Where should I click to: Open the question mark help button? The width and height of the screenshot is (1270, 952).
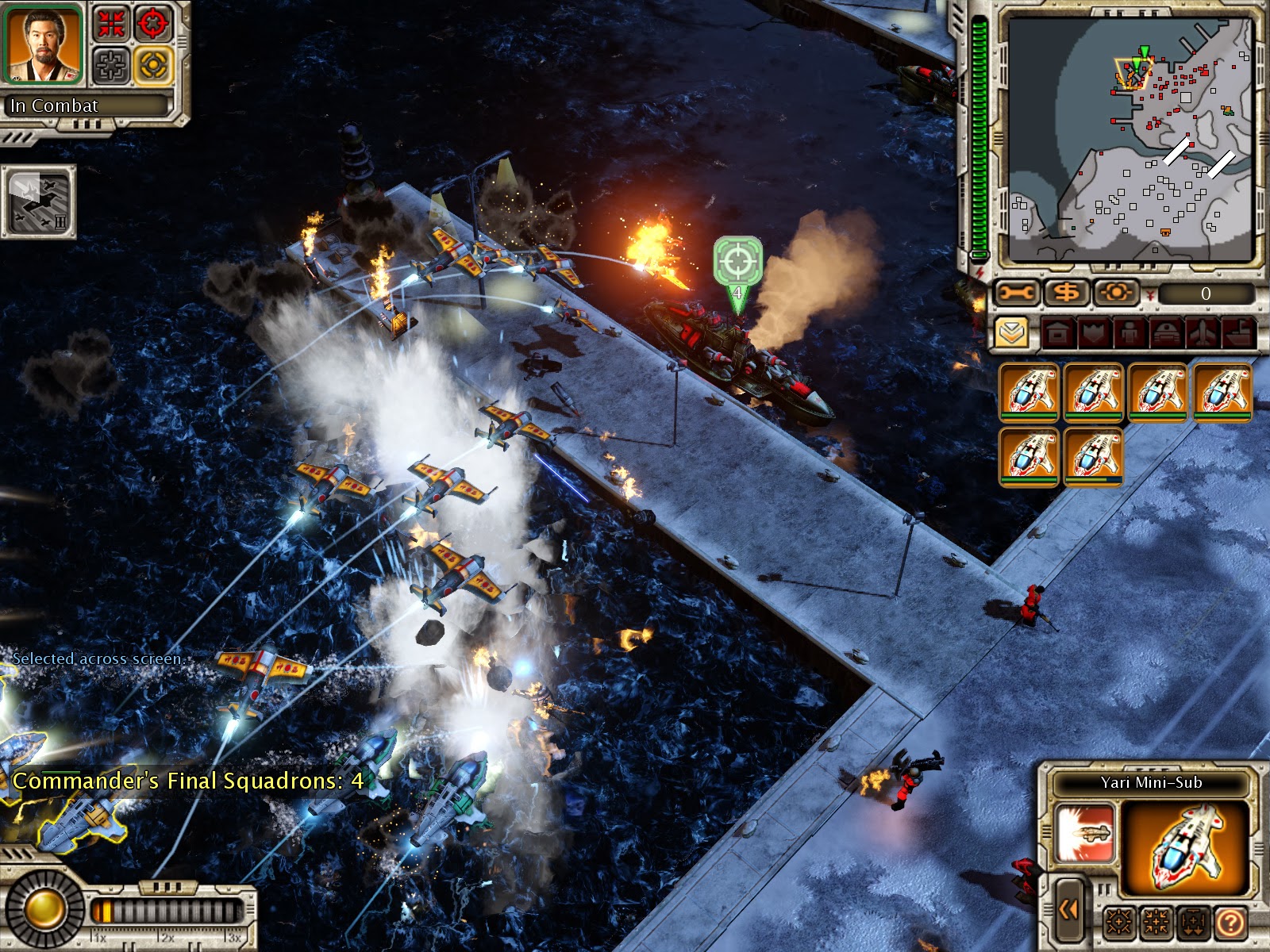point(1230,922)
